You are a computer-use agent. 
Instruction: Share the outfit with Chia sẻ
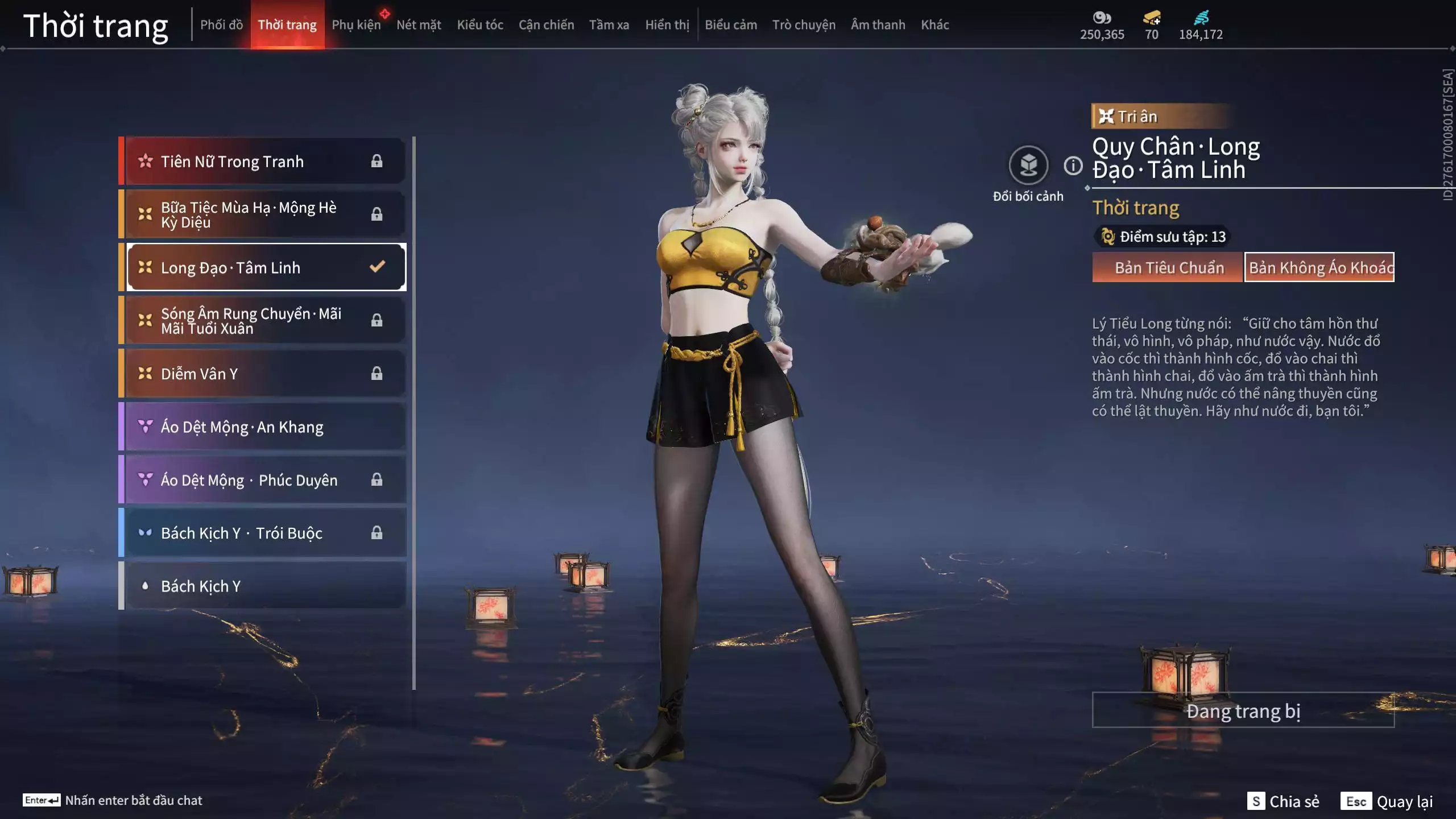click(1283, 801)
